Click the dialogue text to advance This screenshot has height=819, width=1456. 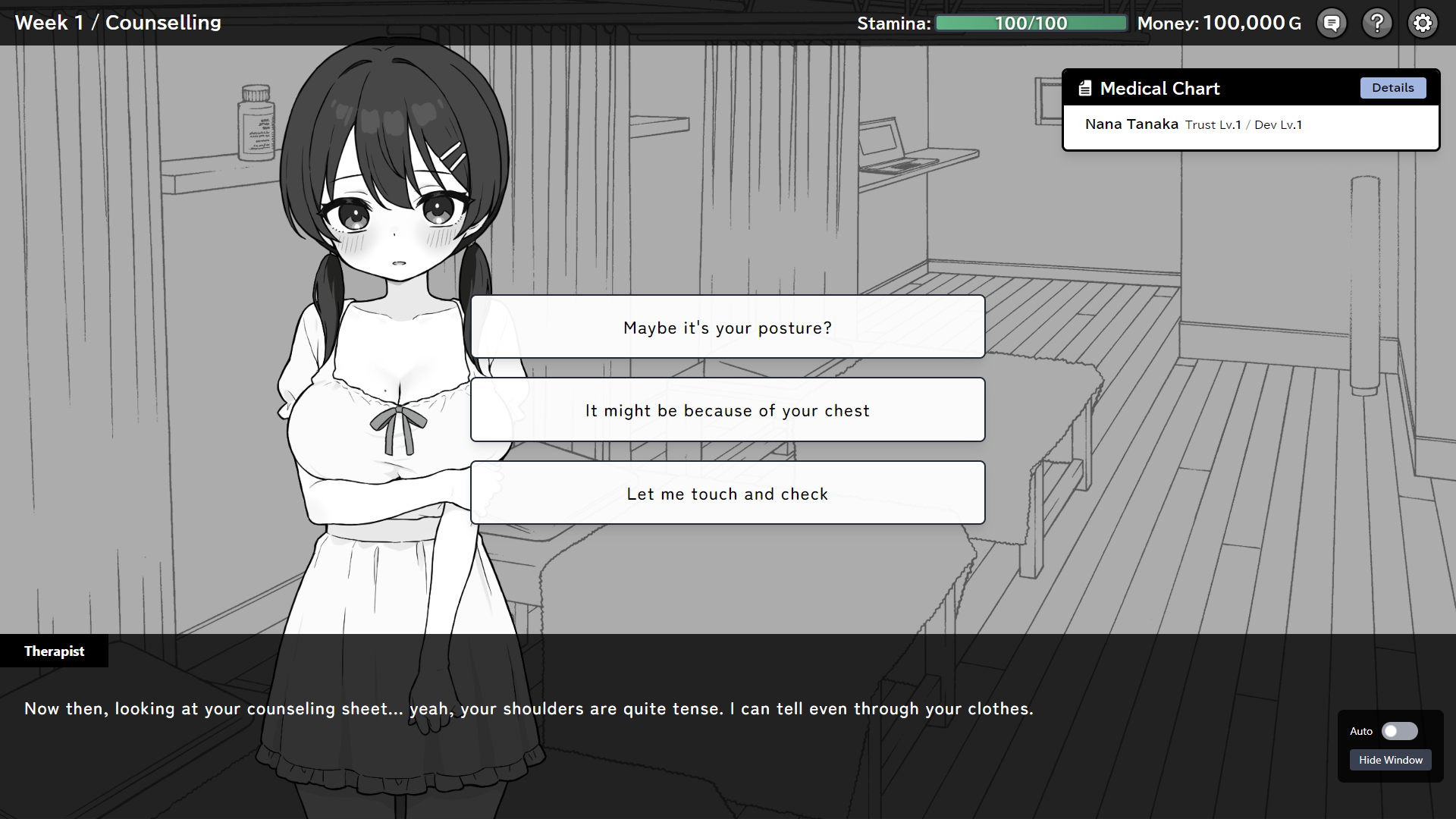(529, 708)
